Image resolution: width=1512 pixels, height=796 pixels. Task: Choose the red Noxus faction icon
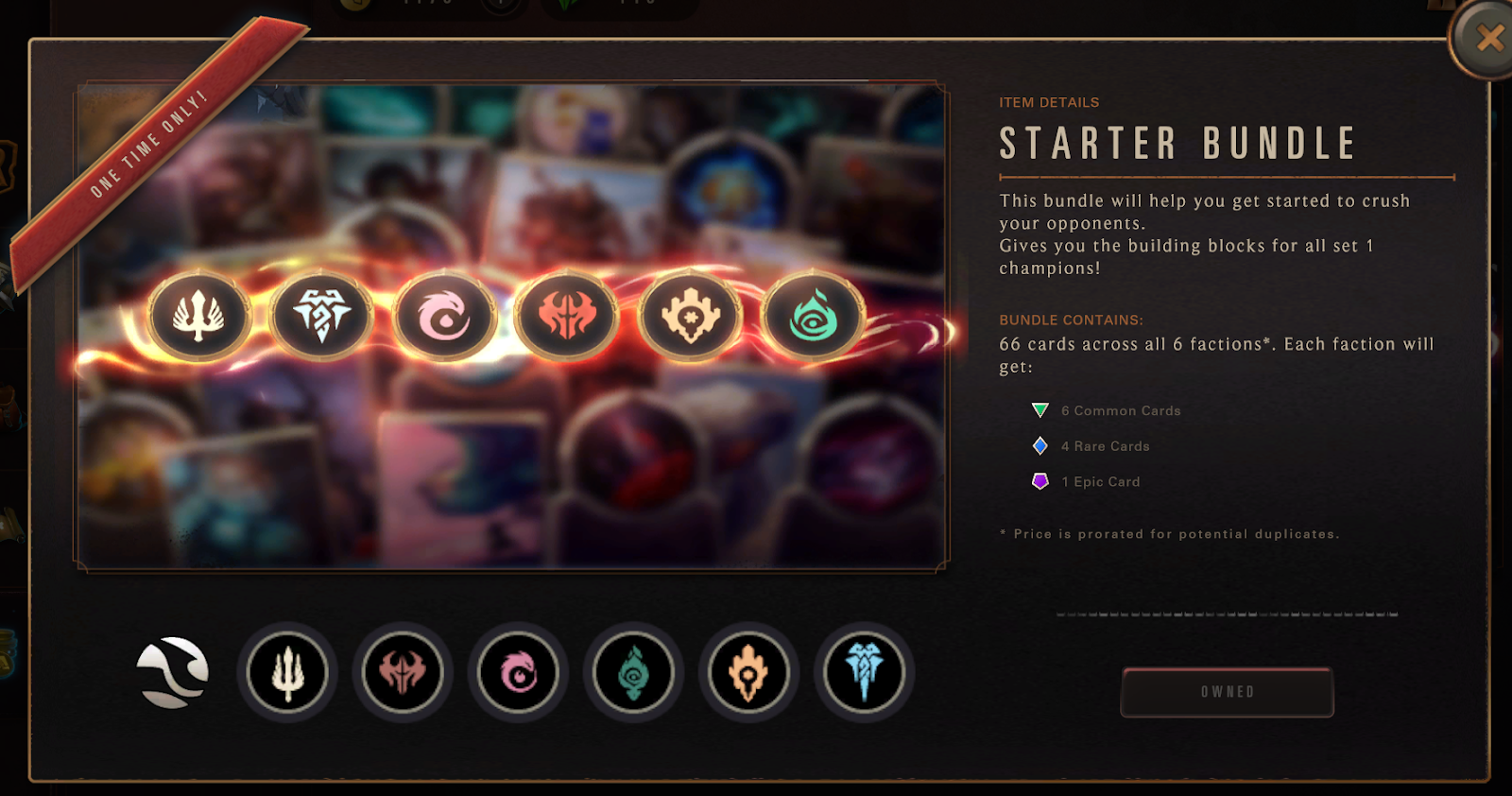[403, 672]
